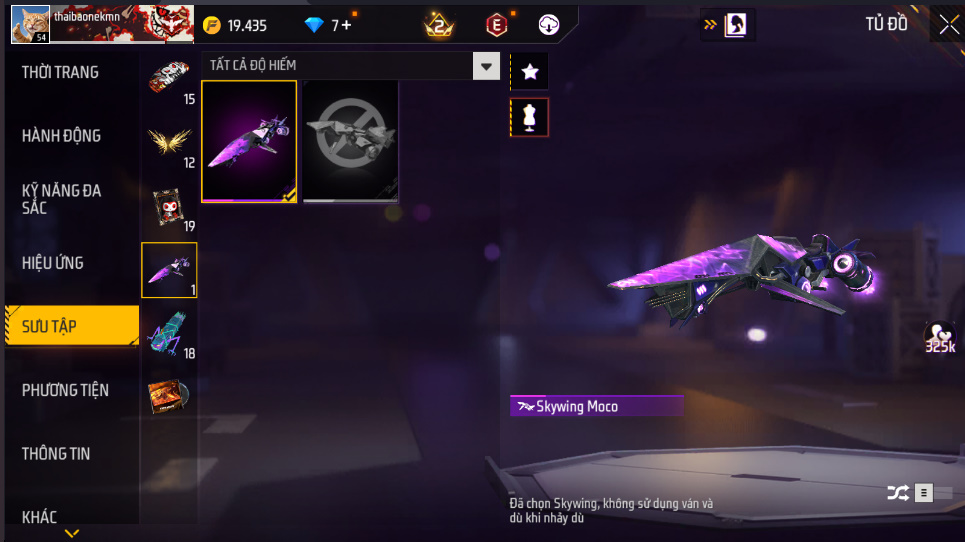The image size is (965, 542).
Task: Select the Kỹ Năng Đa Sắc category
Action: (x=62, y=198)
